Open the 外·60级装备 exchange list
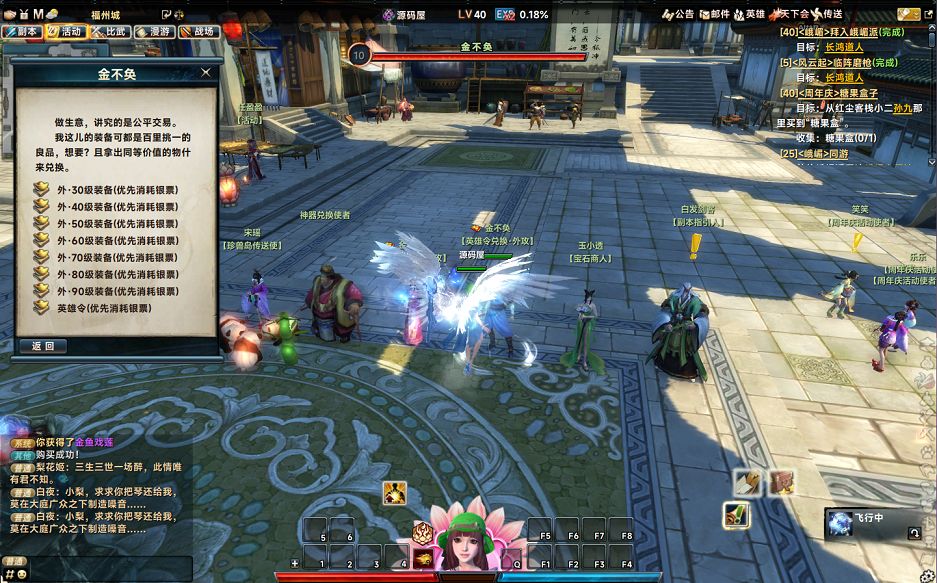Image resolution: width=937 pixels, height=583 pixels. (118, 240)
